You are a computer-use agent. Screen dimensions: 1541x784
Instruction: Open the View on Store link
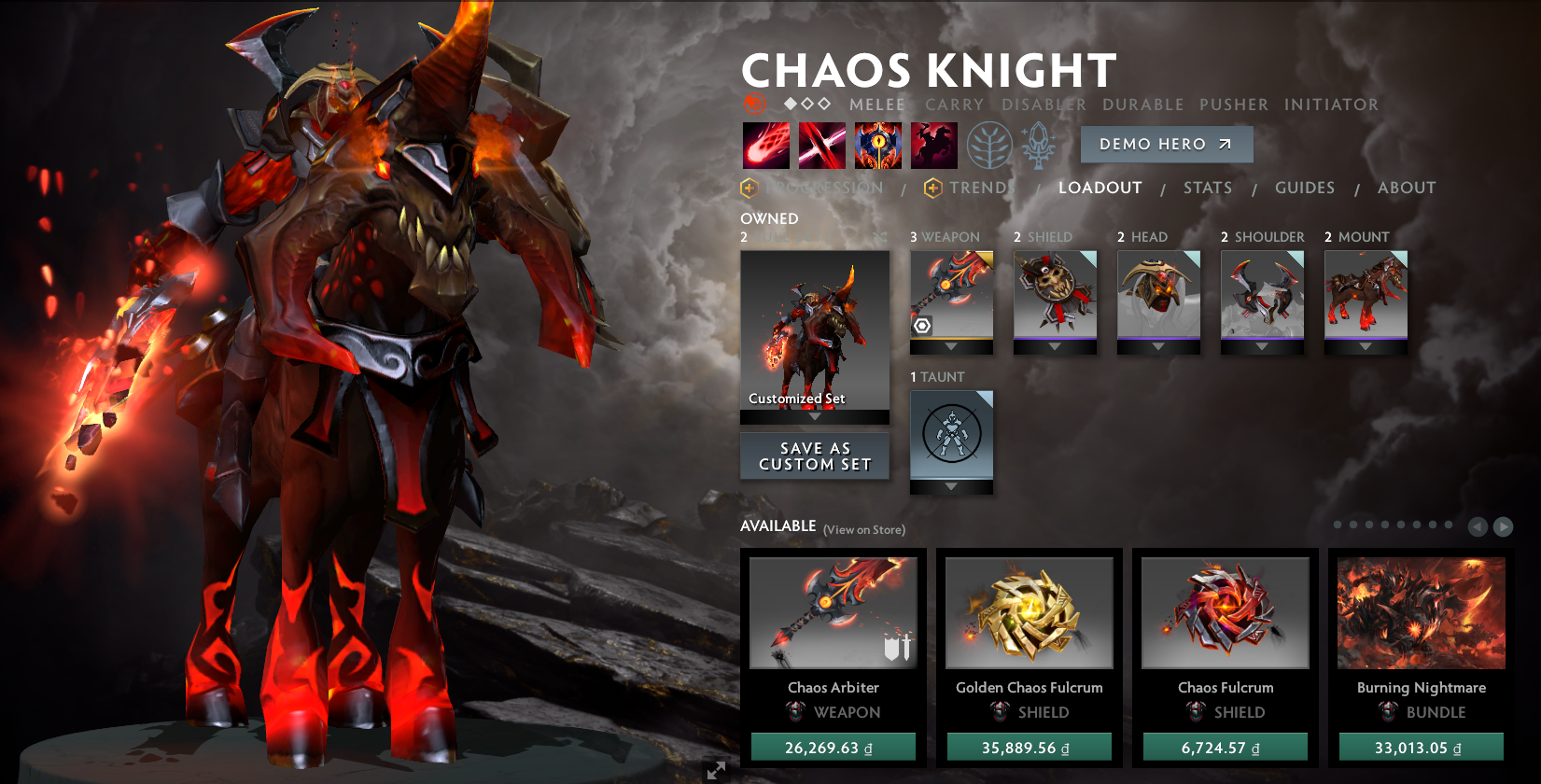coord(863,529)
